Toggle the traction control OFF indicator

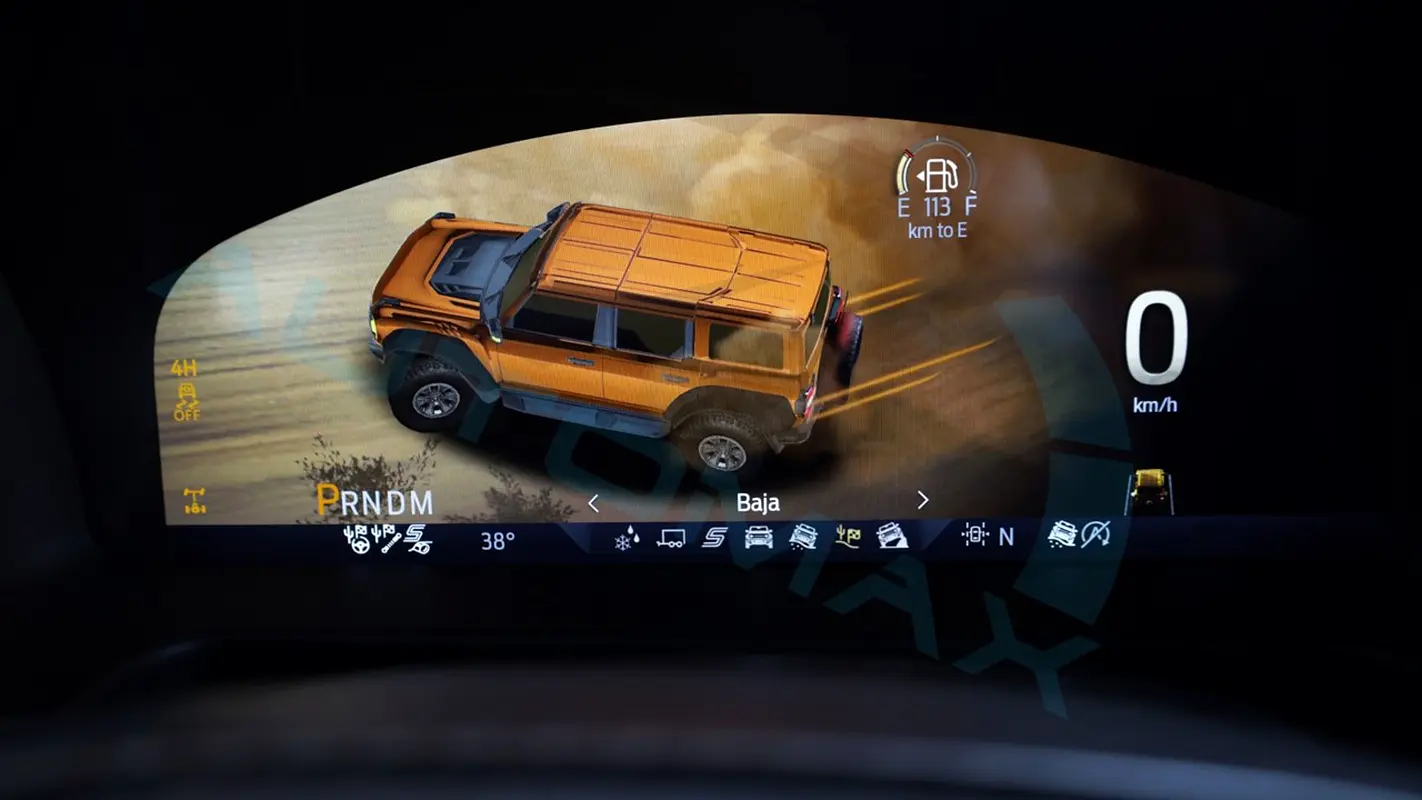(x=187, y=400)
